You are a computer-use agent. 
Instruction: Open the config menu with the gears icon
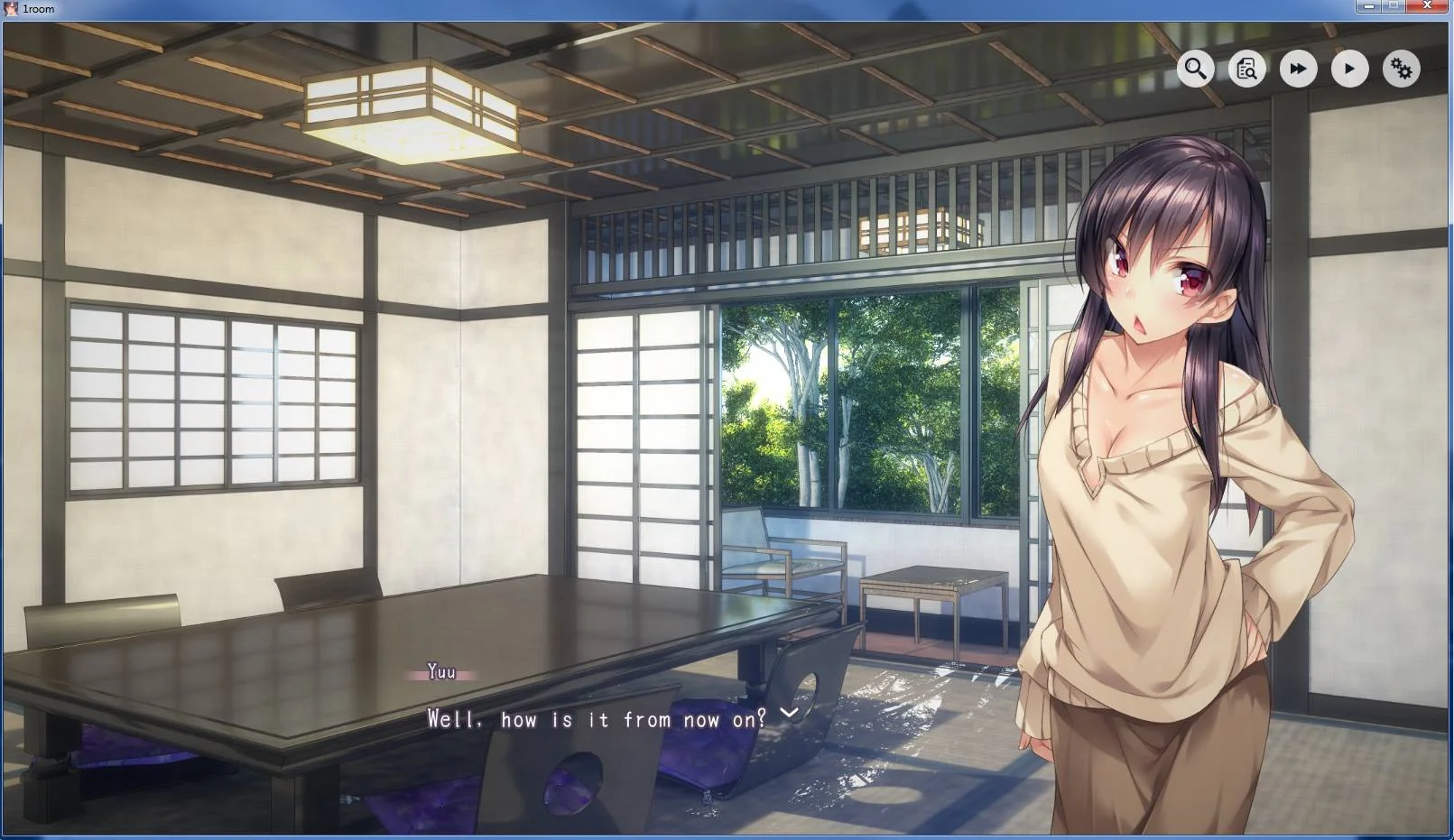1401,69
